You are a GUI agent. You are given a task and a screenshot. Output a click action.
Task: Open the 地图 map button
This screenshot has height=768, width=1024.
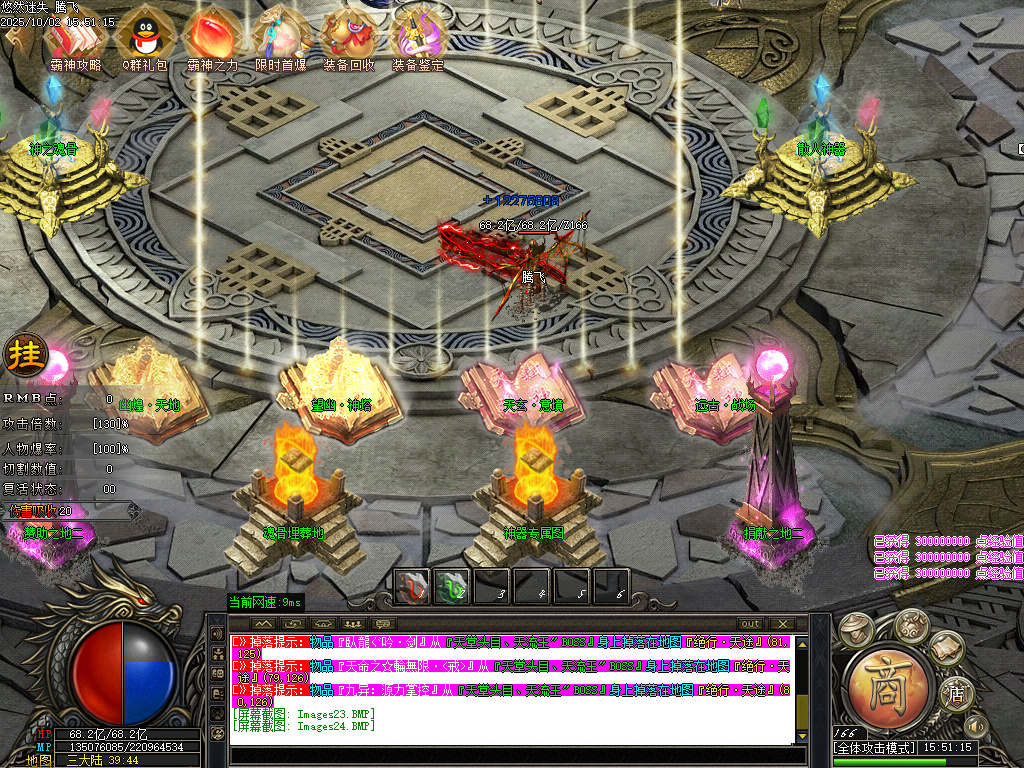click(x=39, y=760)
